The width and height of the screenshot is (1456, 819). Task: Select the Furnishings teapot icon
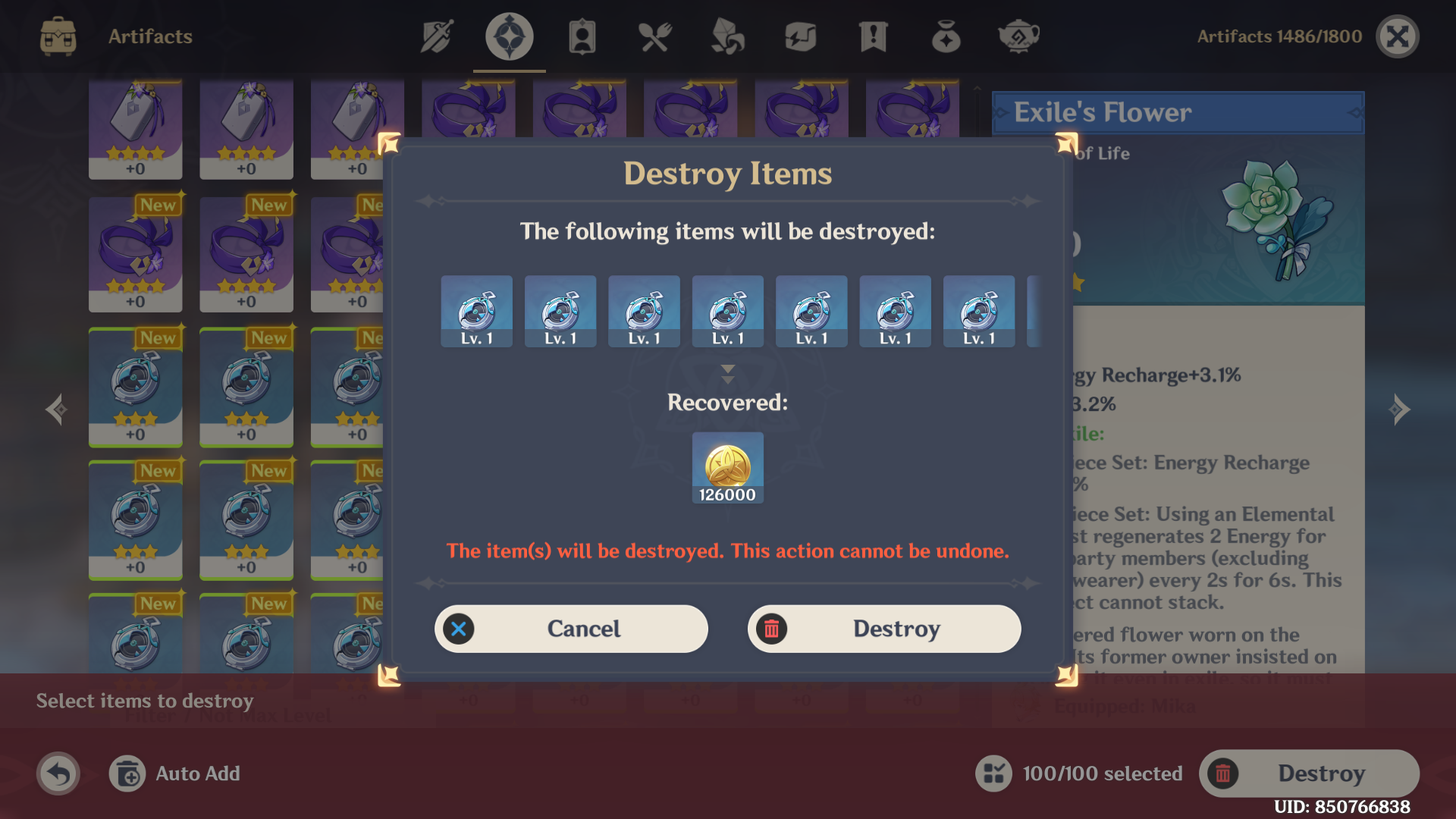point(1018,36)
